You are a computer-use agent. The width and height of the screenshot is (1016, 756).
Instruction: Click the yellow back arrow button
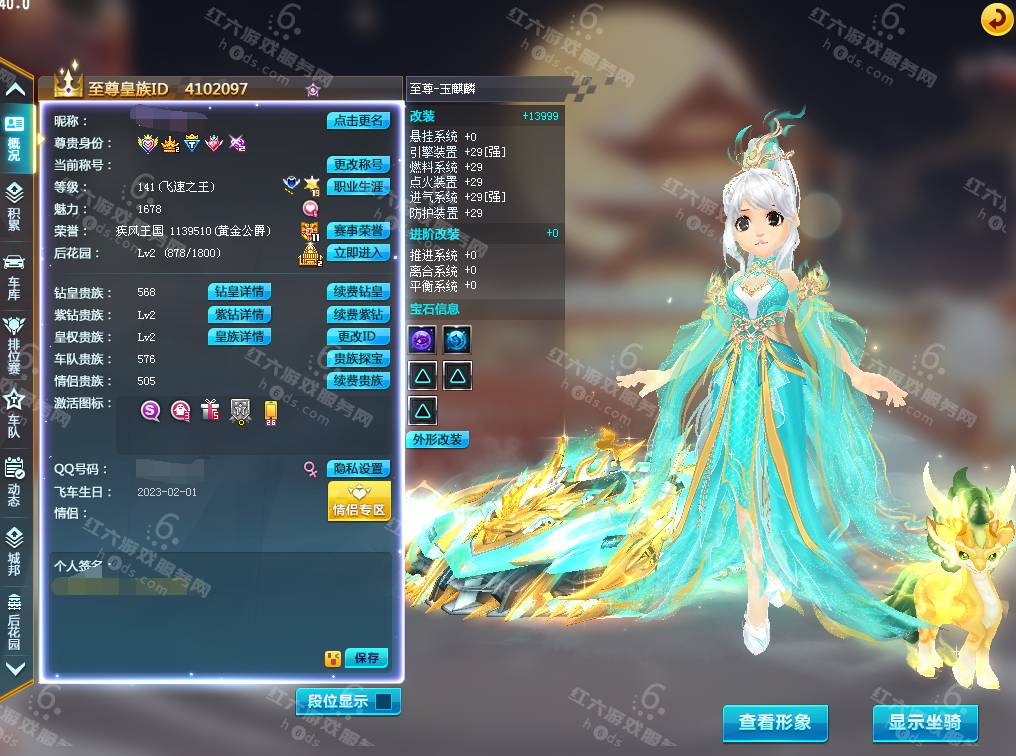point(995,18)
